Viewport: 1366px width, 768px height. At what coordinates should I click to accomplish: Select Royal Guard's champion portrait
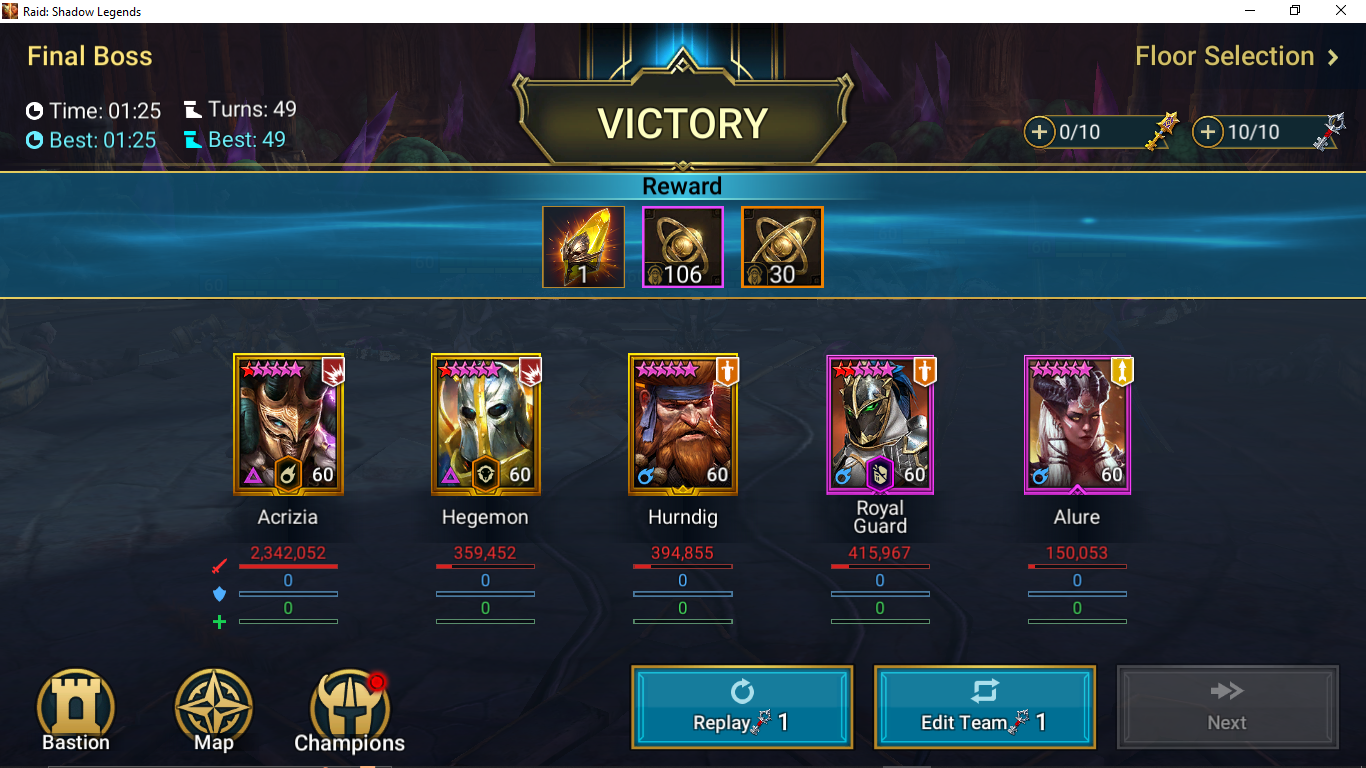point(880,424)
